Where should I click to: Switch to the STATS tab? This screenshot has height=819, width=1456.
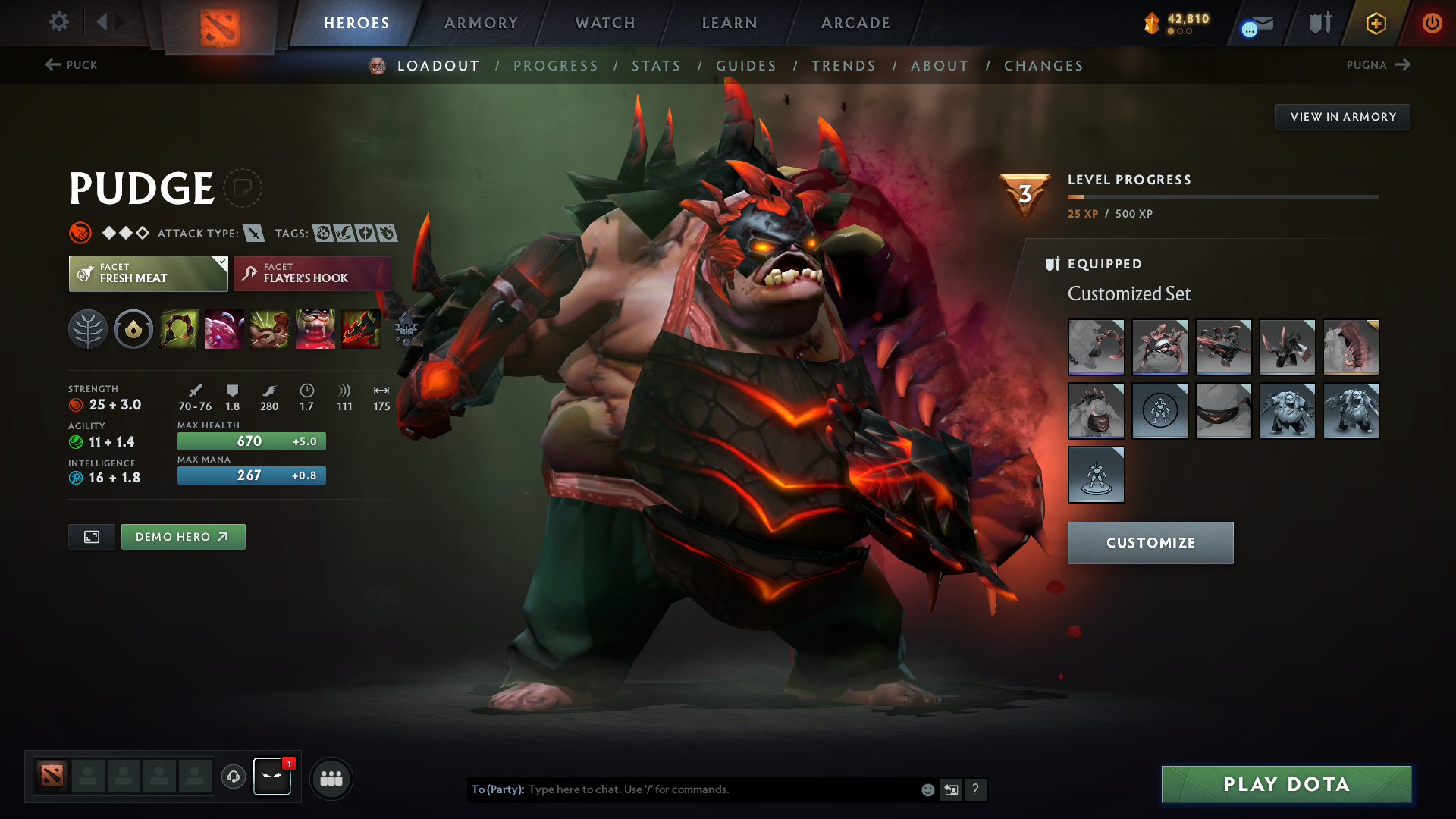[657, 66]
